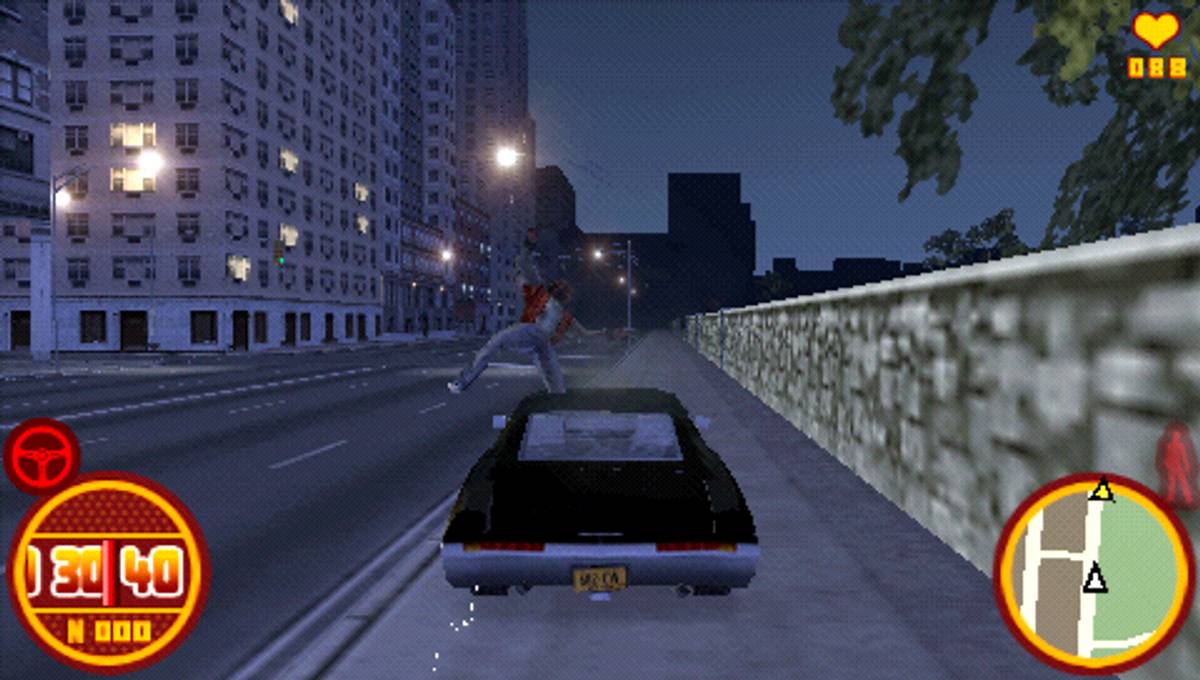
Task: Click the circular minimap
Action: (x=1094, y=572)
